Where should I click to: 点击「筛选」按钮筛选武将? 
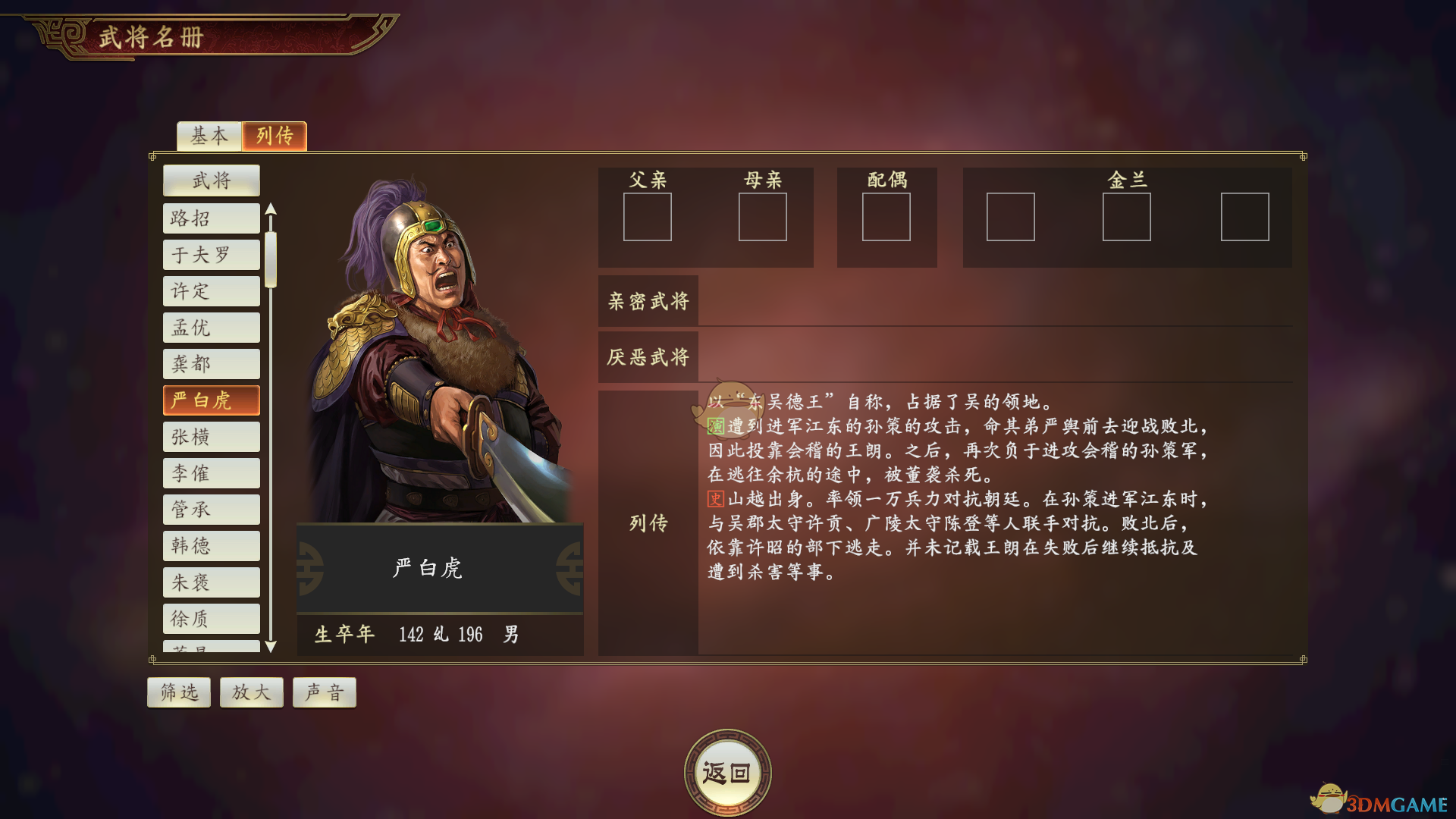(x=178, y=692)
